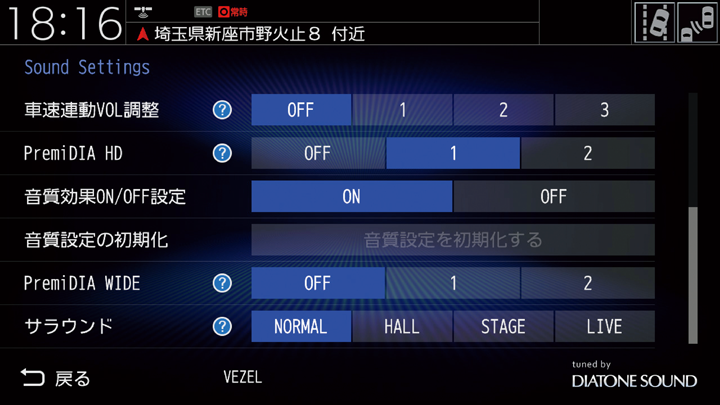
Task: Click the 音質設定を初期化する button
Action: pyautogui.click(x=453, y=240)
